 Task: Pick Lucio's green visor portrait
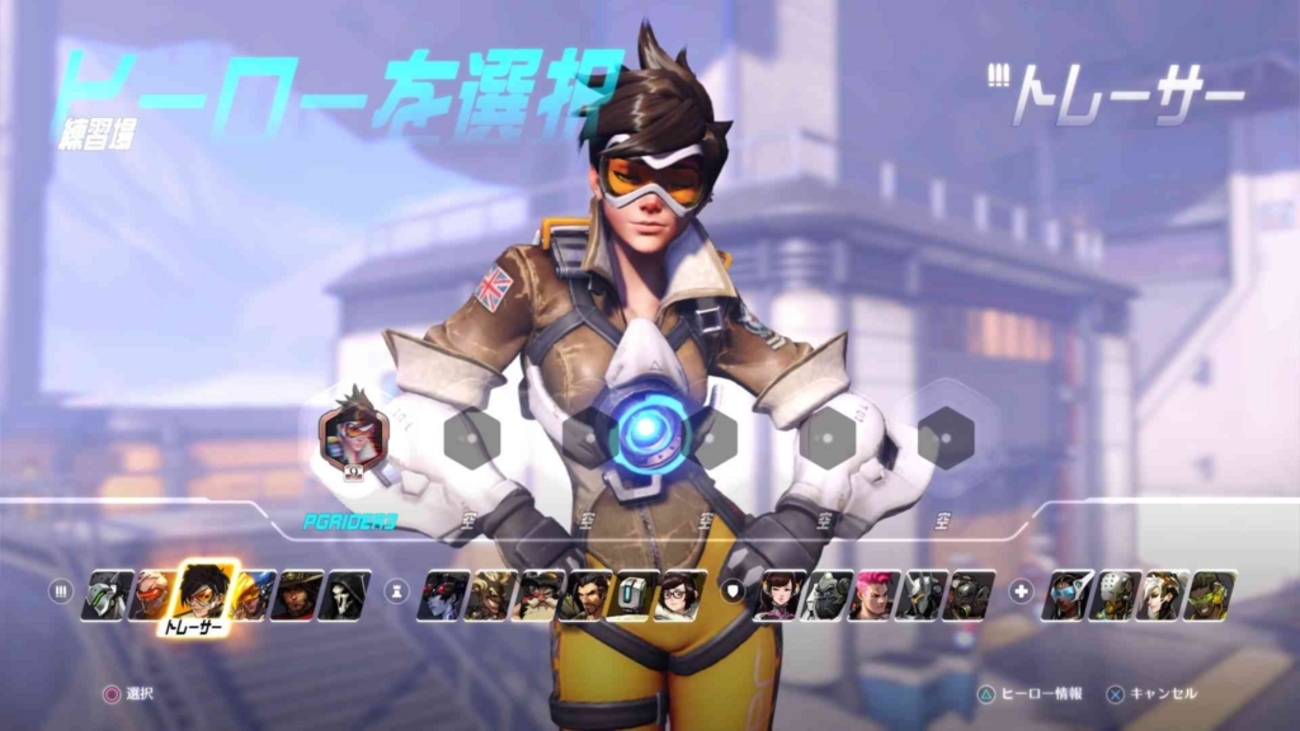[x=1210, y=595]
